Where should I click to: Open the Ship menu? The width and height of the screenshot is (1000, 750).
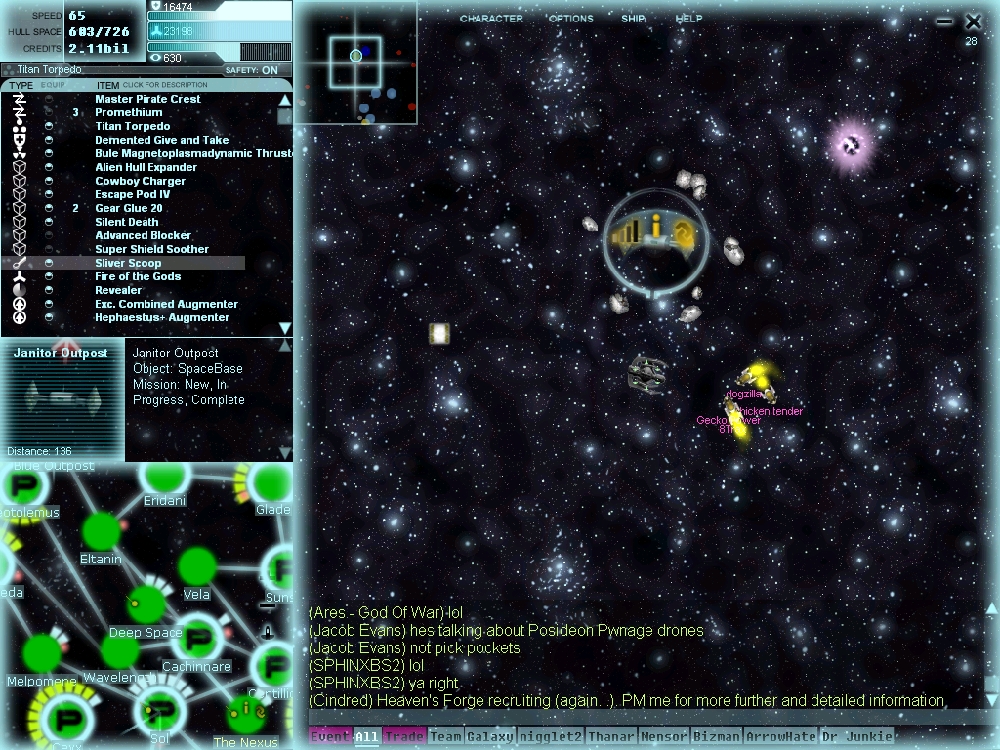pos(633,19)
